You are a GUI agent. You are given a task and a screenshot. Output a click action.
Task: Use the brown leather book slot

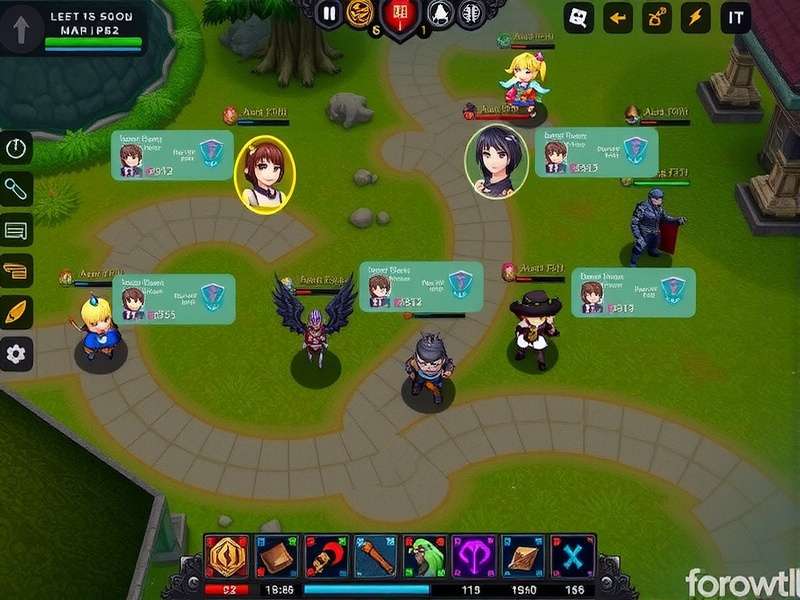coord(276,556)
